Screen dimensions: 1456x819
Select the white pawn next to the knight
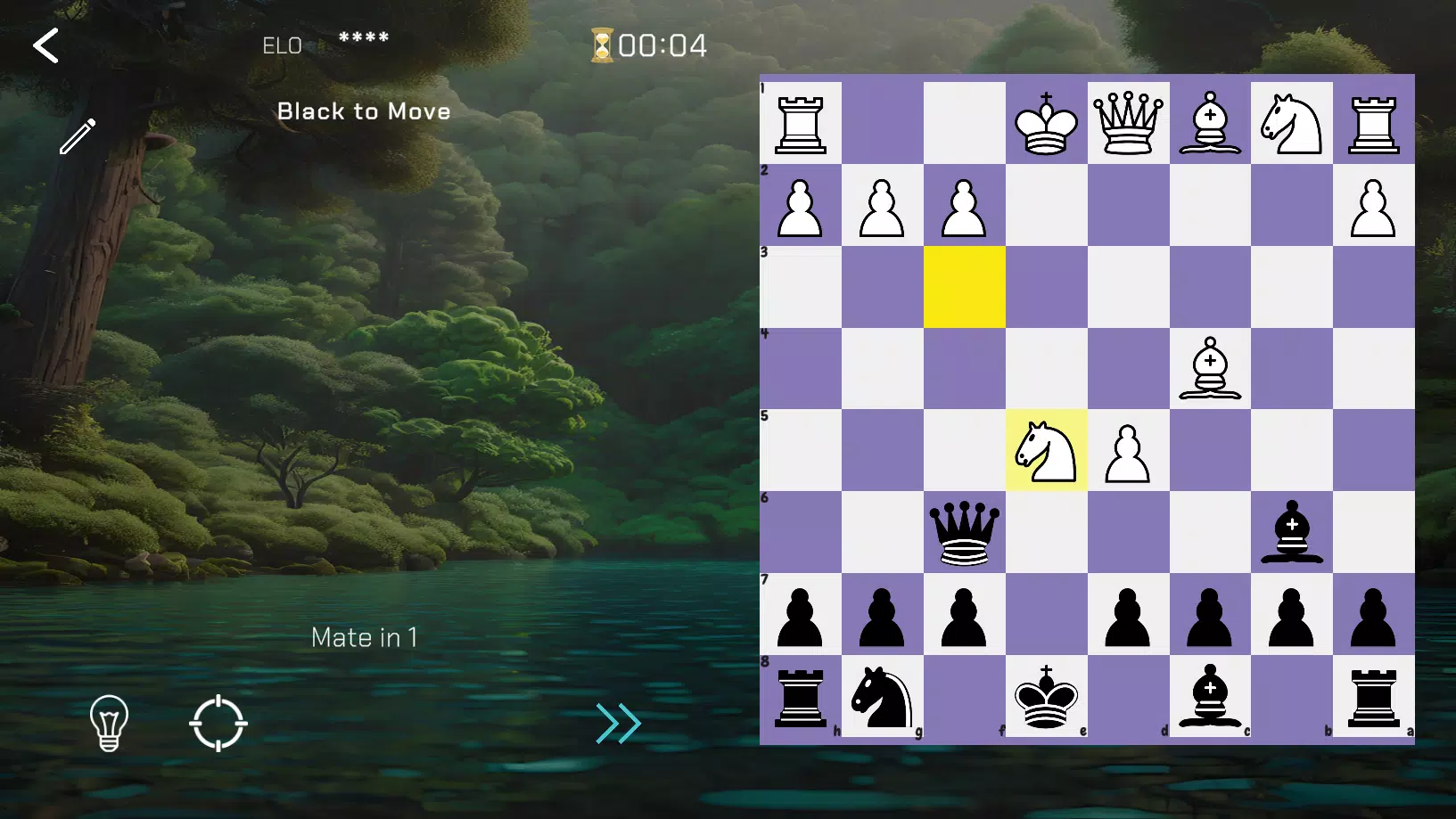point(1128,453)
